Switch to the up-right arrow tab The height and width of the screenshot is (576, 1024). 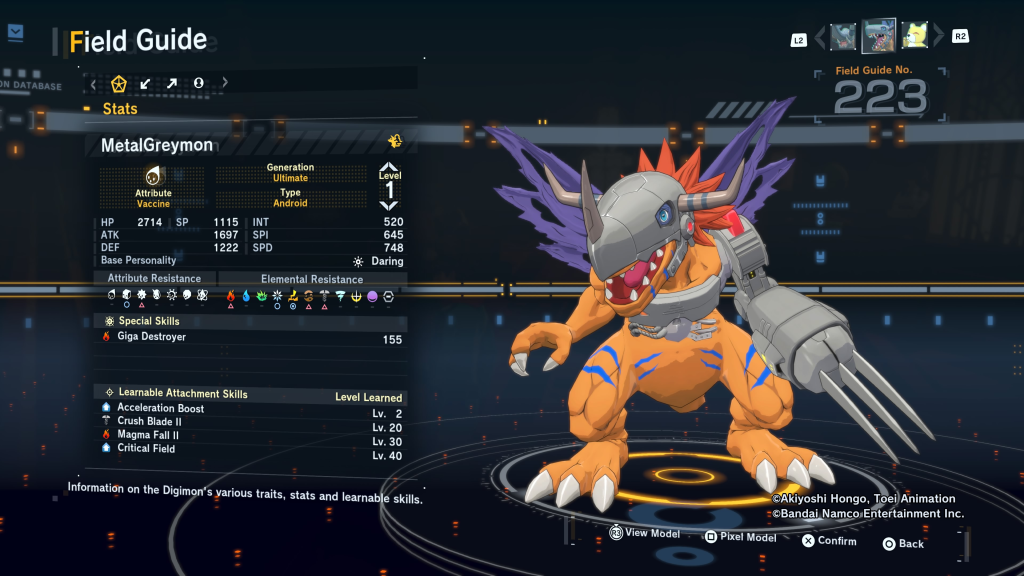(172, 83)
